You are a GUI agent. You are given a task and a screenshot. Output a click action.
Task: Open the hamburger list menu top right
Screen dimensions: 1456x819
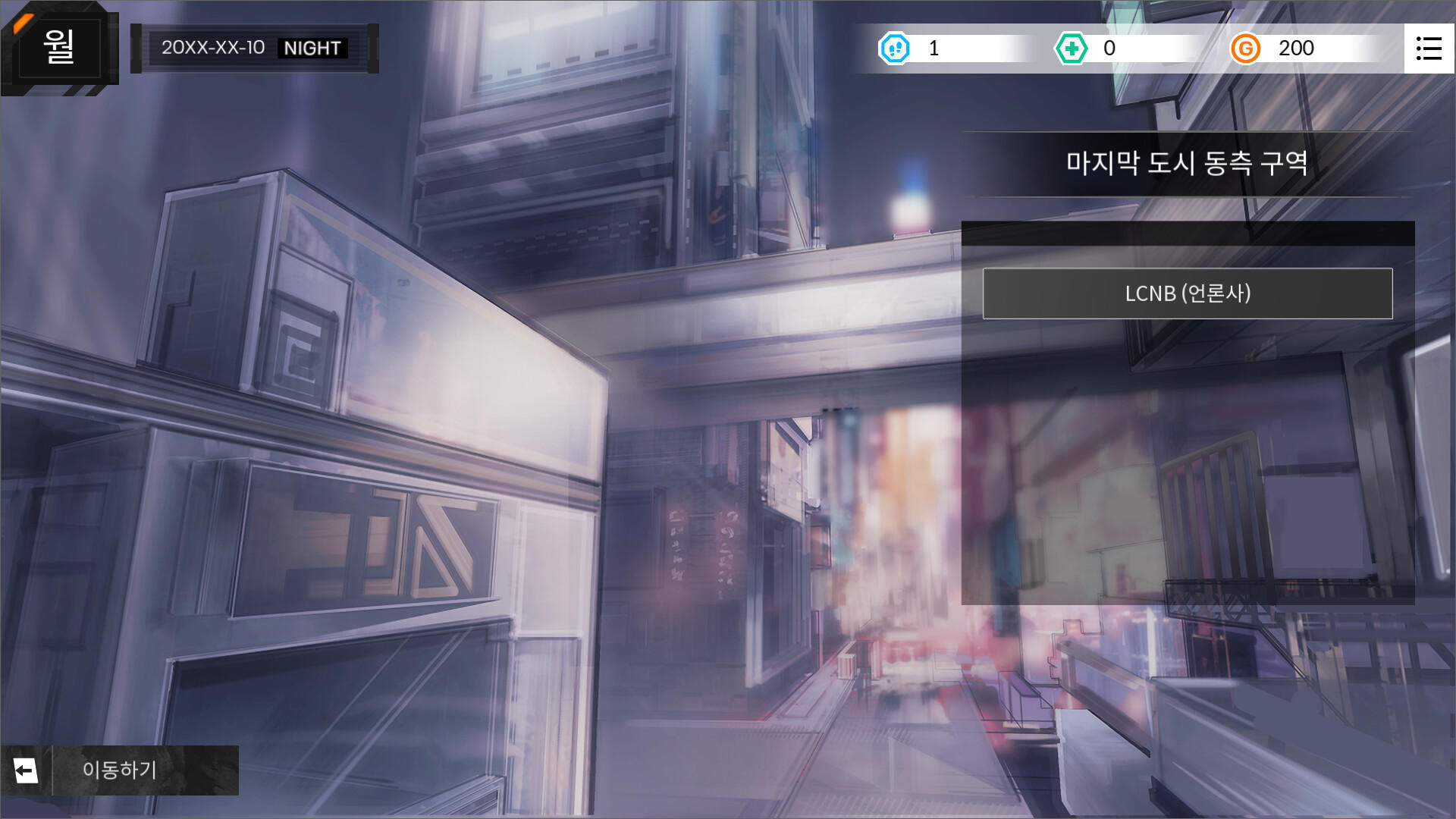click(1430, 49)
